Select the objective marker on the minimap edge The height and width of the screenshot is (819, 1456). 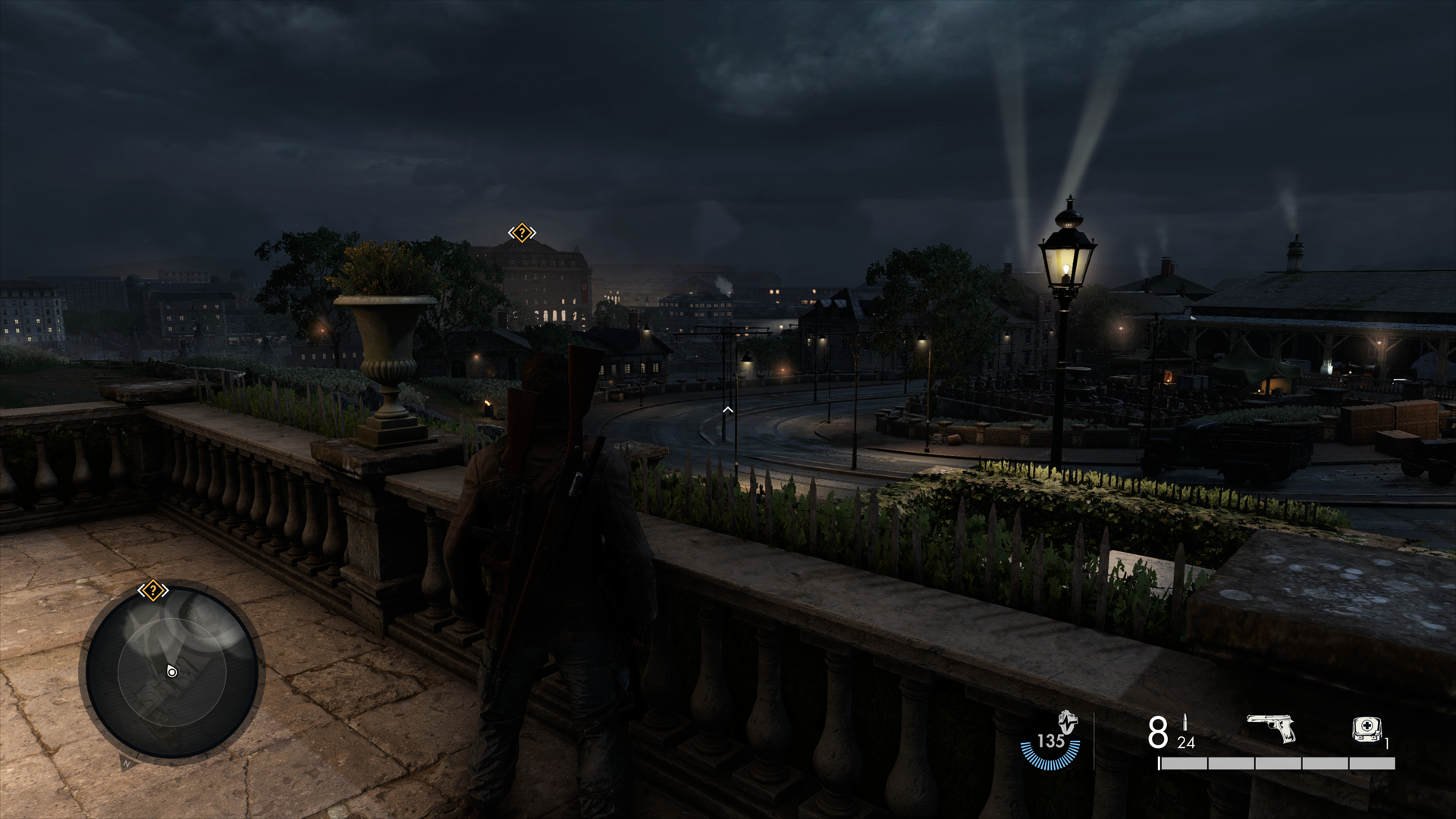(152, 590)
